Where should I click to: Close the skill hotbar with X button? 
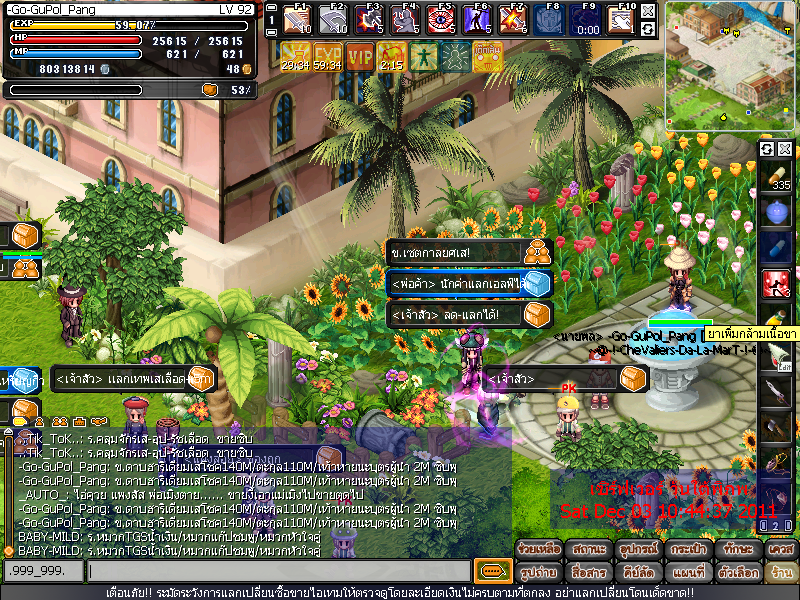coord(649,11)
